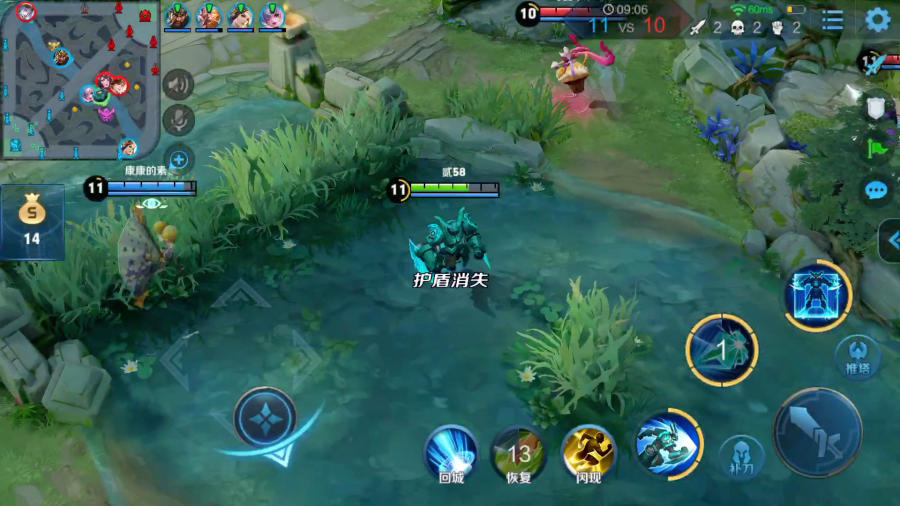Use the 回城 recall spell
Image resolution: width=900 pixels, height=506 pixels.
[451, 453]
